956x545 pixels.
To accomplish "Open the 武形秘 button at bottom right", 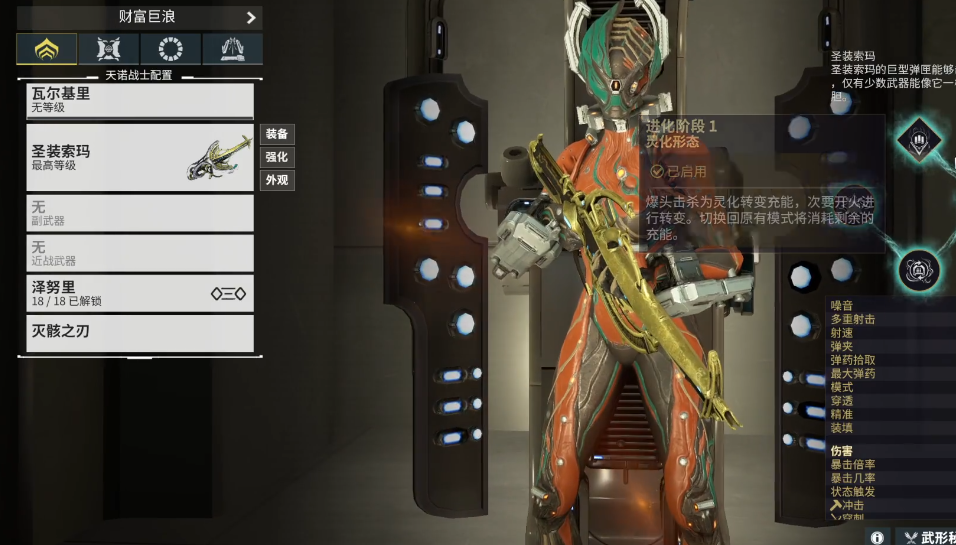I will tap(927, 537).
